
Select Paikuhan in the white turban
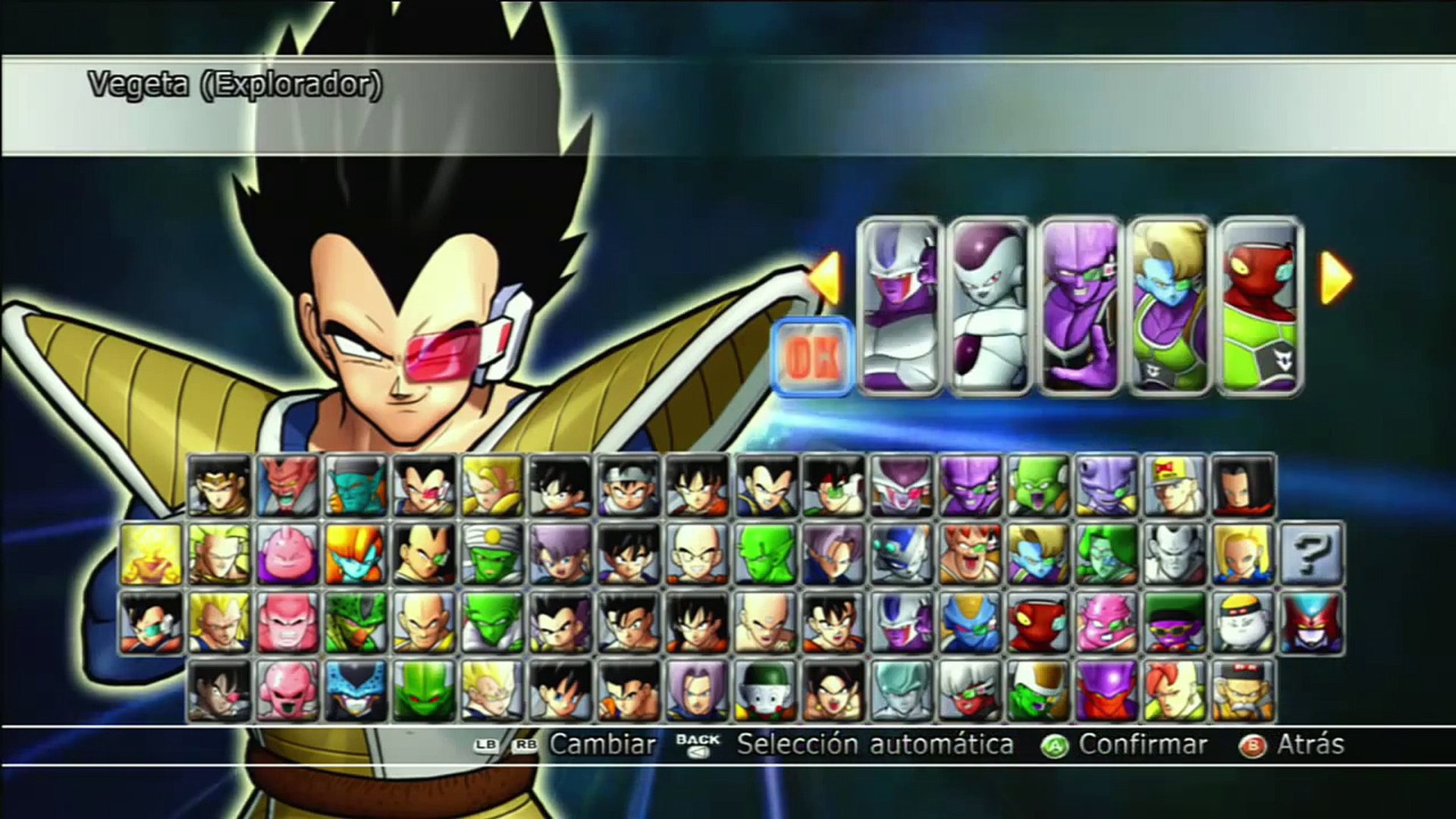(492, 554)
